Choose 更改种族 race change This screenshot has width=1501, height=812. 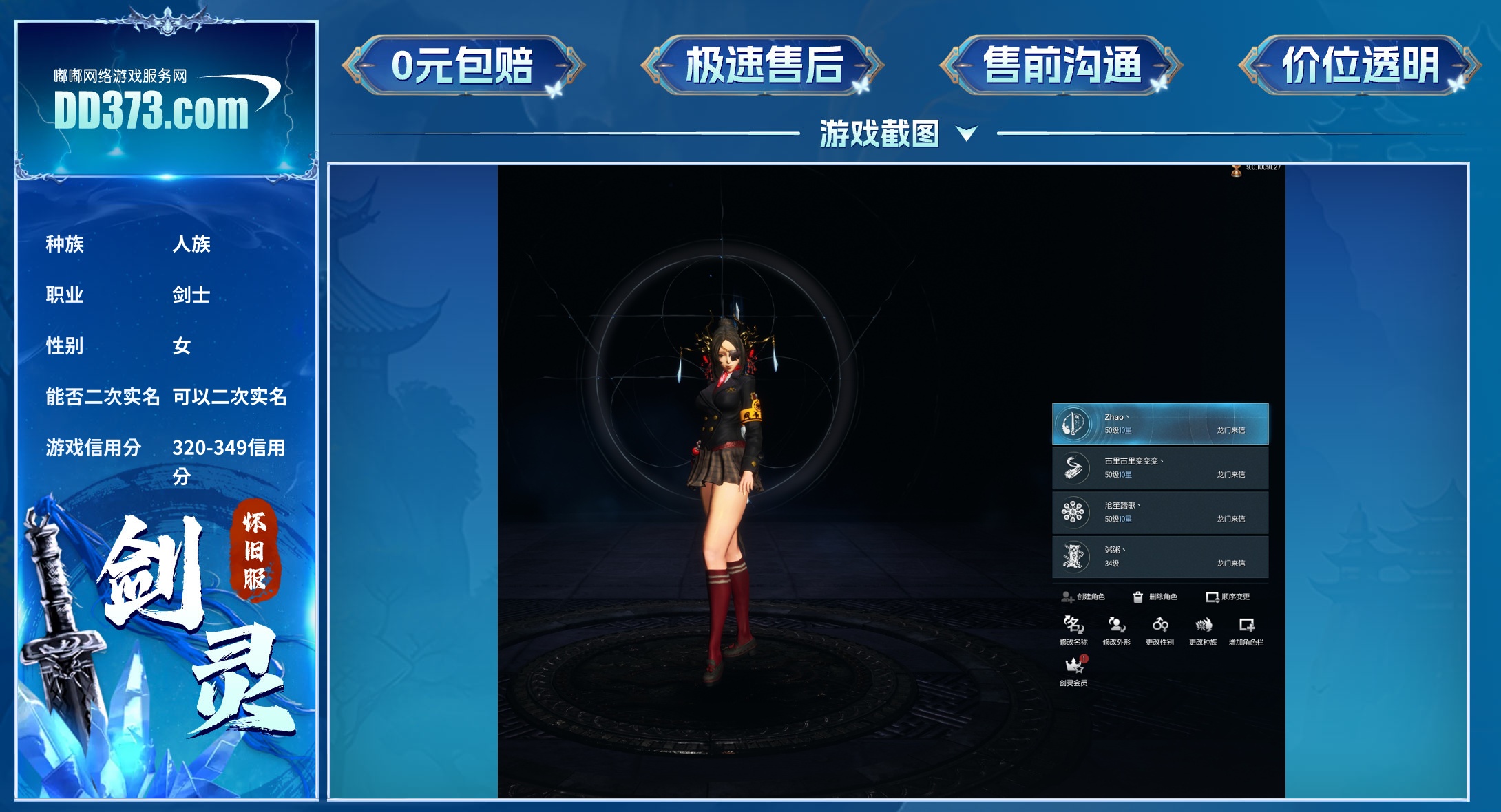pos(1203,630)
